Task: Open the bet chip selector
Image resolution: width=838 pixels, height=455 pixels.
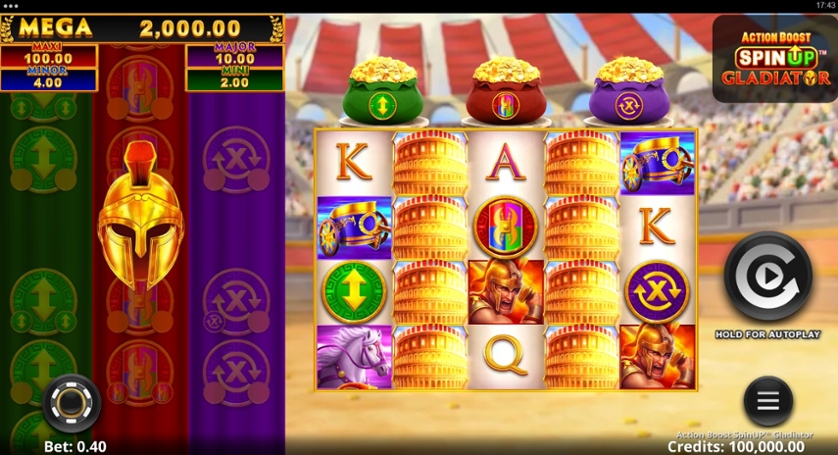Action: [71, 403]
